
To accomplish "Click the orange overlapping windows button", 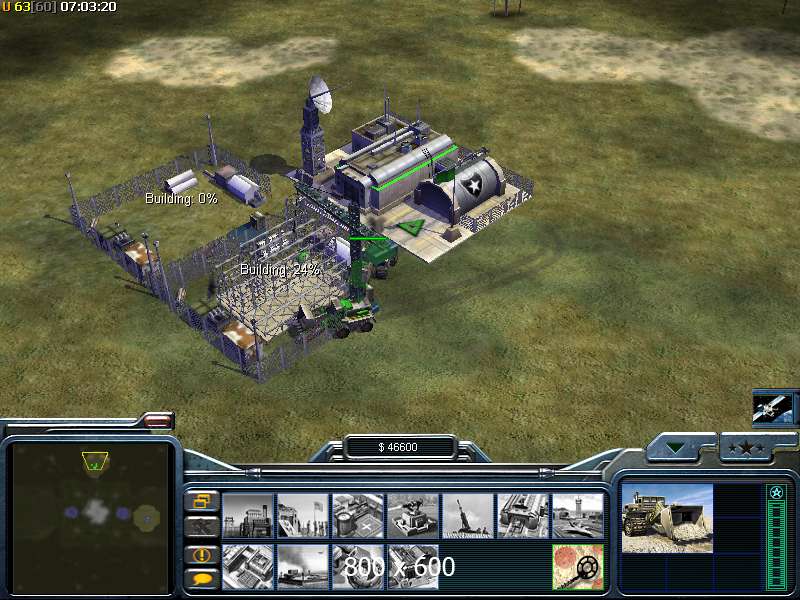I will click(x=201, y=500).
